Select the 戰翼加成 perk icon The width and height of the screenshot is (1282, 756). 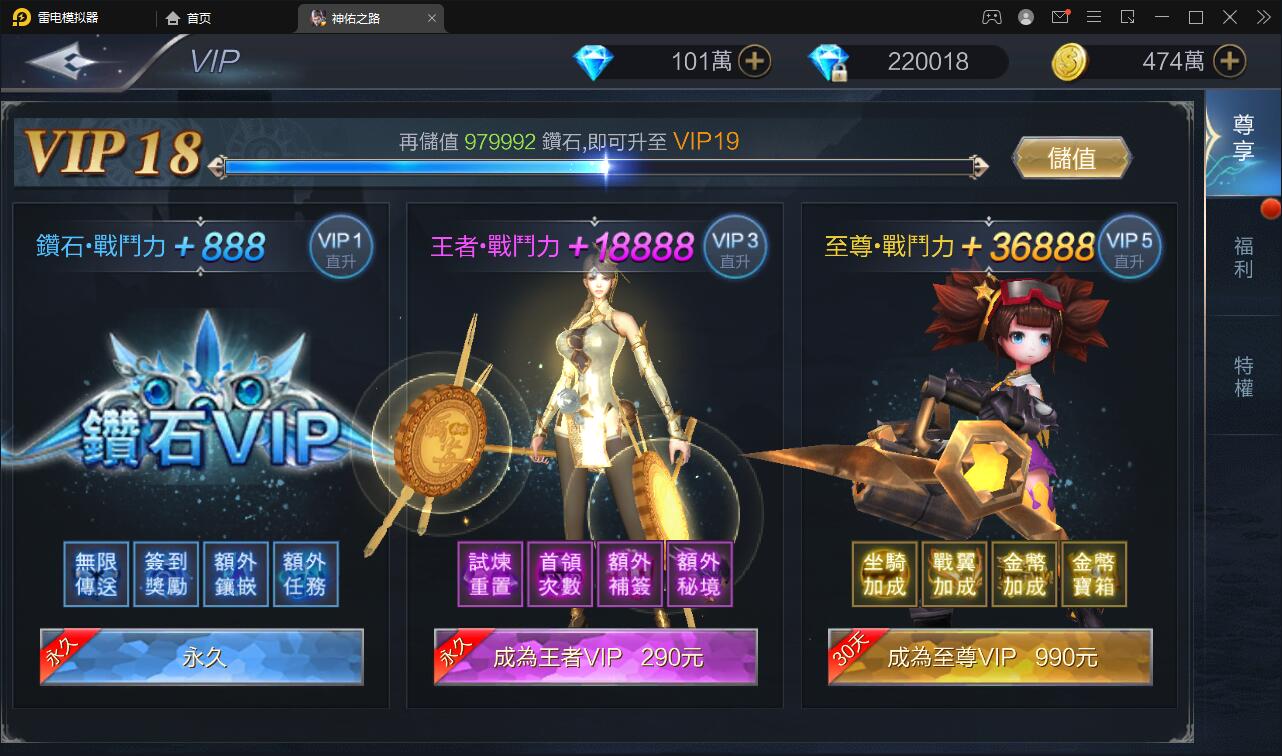[x=953, y=573]
